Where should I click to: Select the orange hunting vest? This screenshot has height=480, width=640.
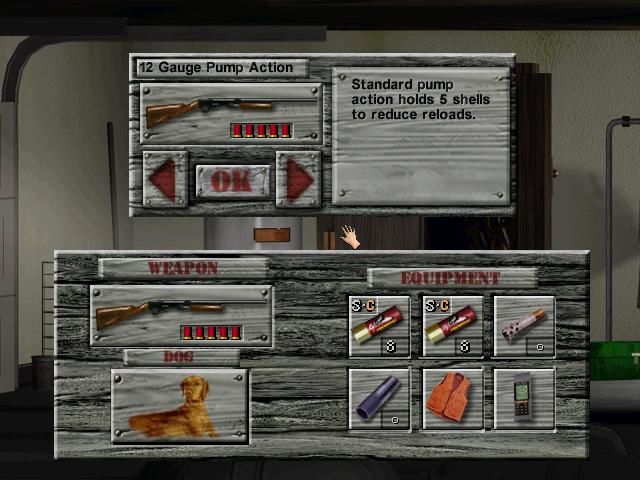coord(452,399)
